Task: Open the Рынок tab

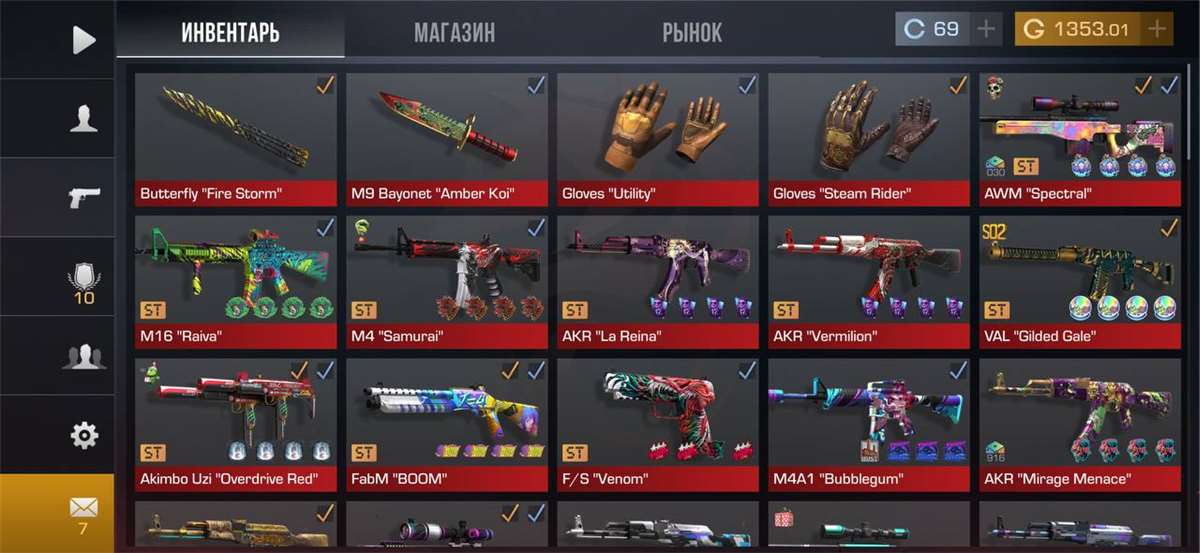Action: 691,32
